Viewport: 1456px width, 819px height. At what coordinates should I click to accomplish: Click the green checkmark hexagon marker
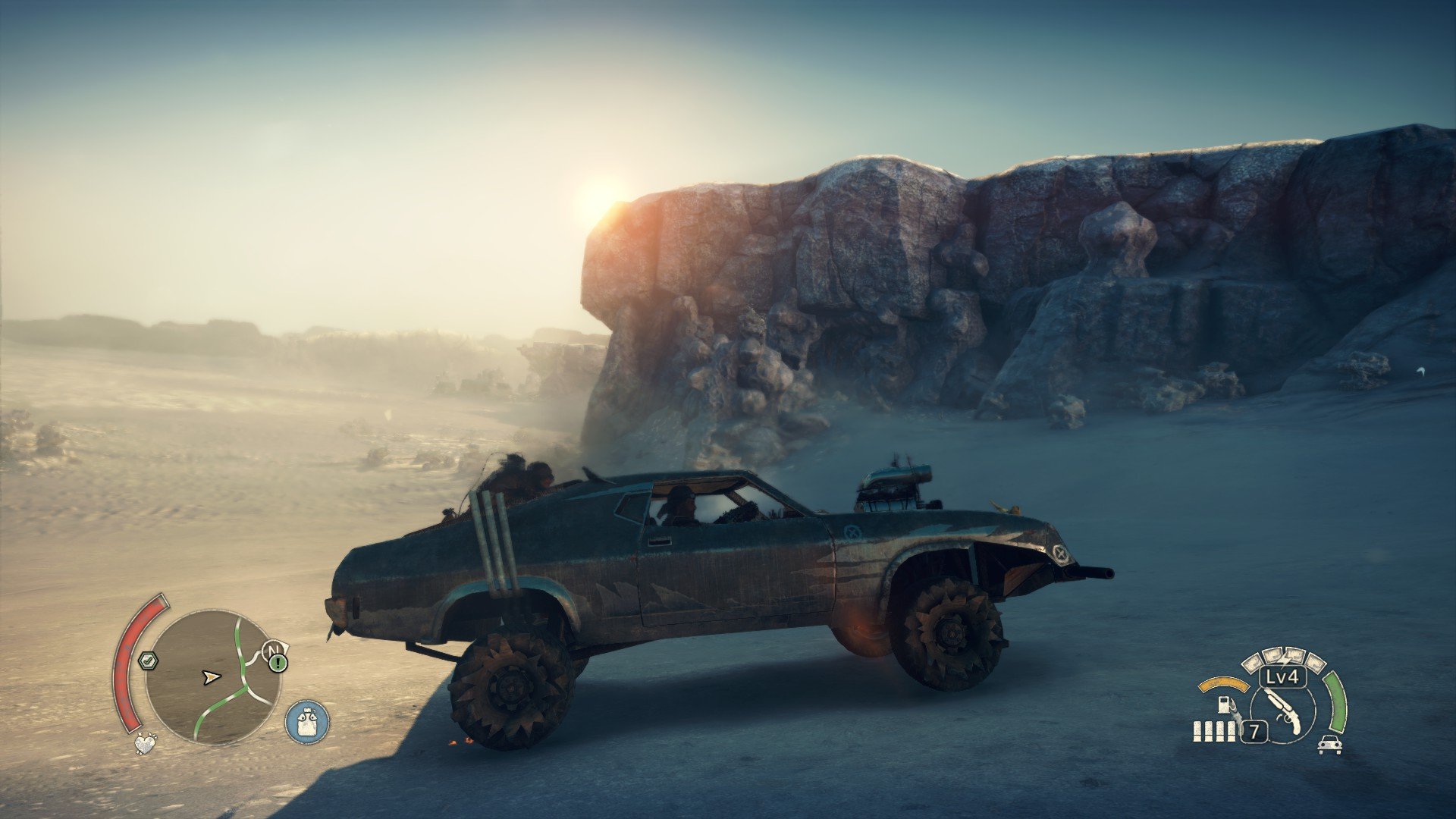point(147,661)
